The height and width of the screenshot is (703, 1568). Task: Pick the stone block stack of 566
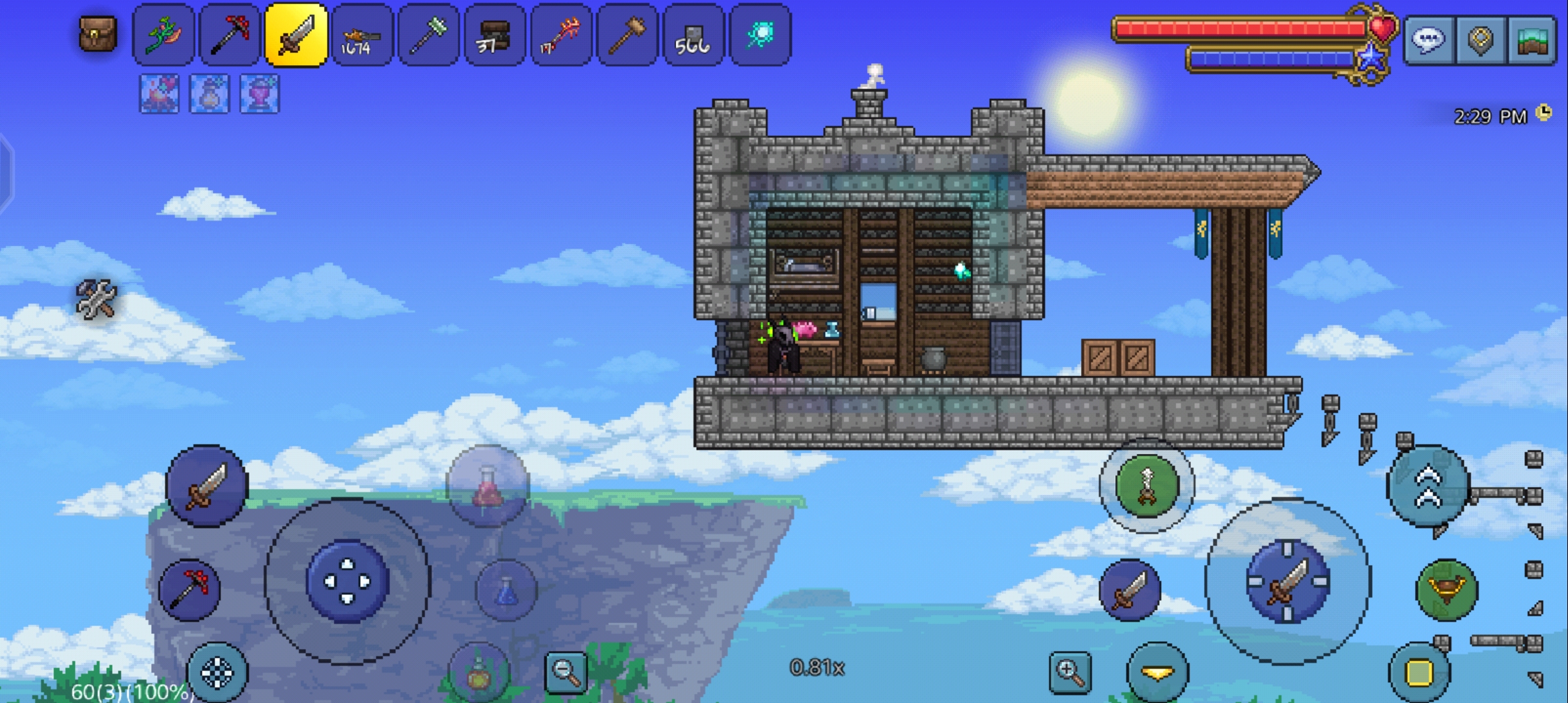[693, 35]
